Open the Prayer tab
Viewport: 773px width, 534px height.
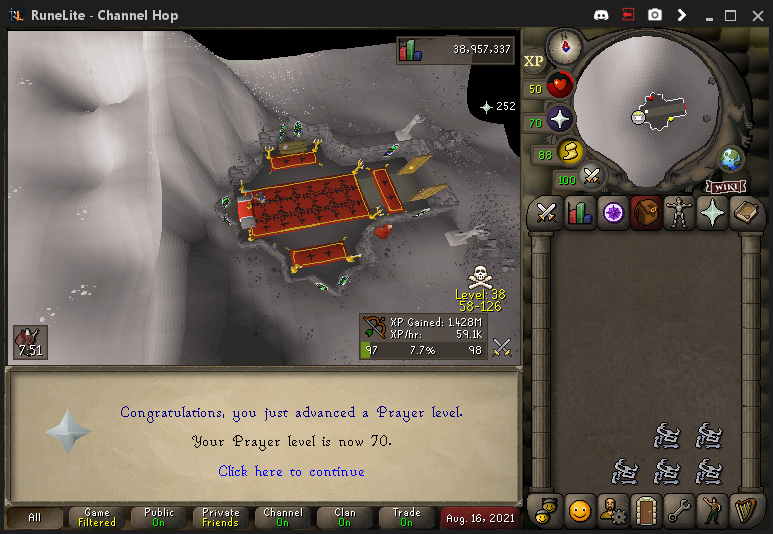pyautogui.click(x=712, y=212)
